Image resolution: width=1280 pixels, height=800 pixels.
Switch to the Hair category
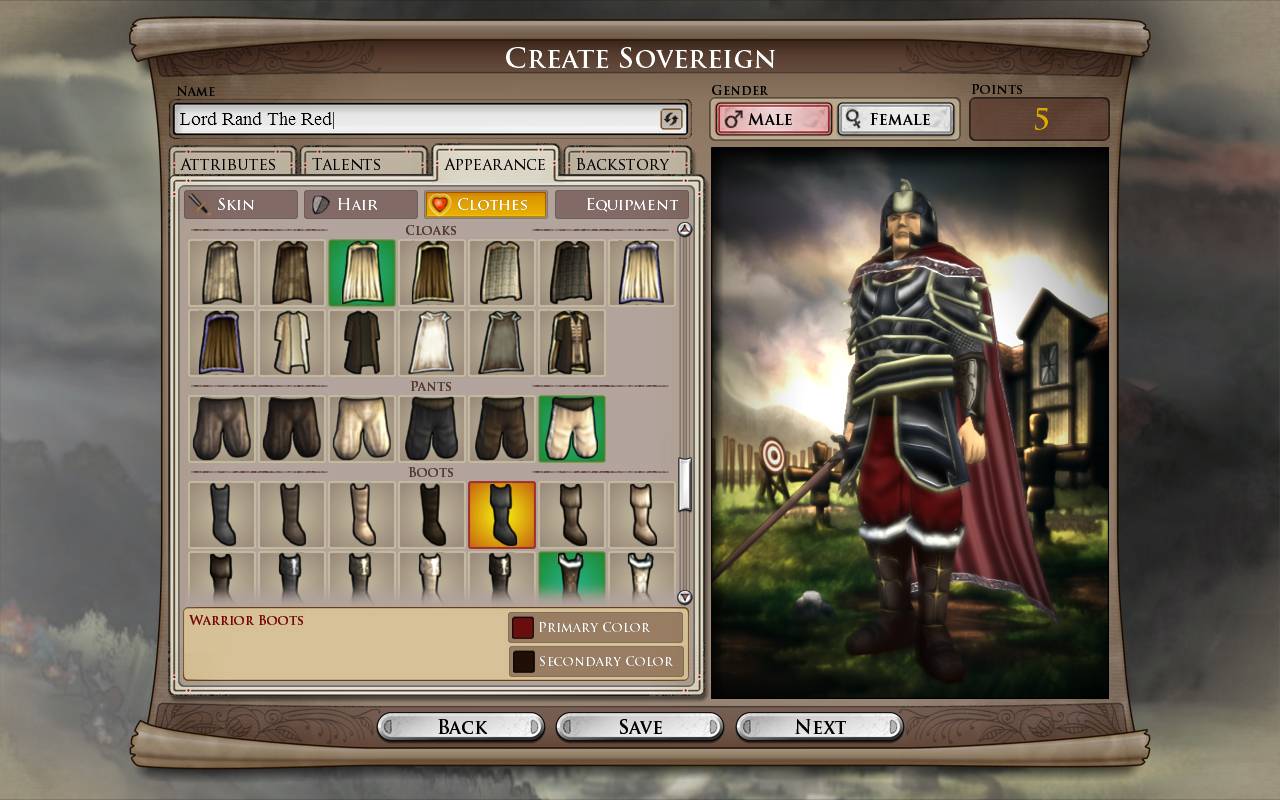pos(360,204)
